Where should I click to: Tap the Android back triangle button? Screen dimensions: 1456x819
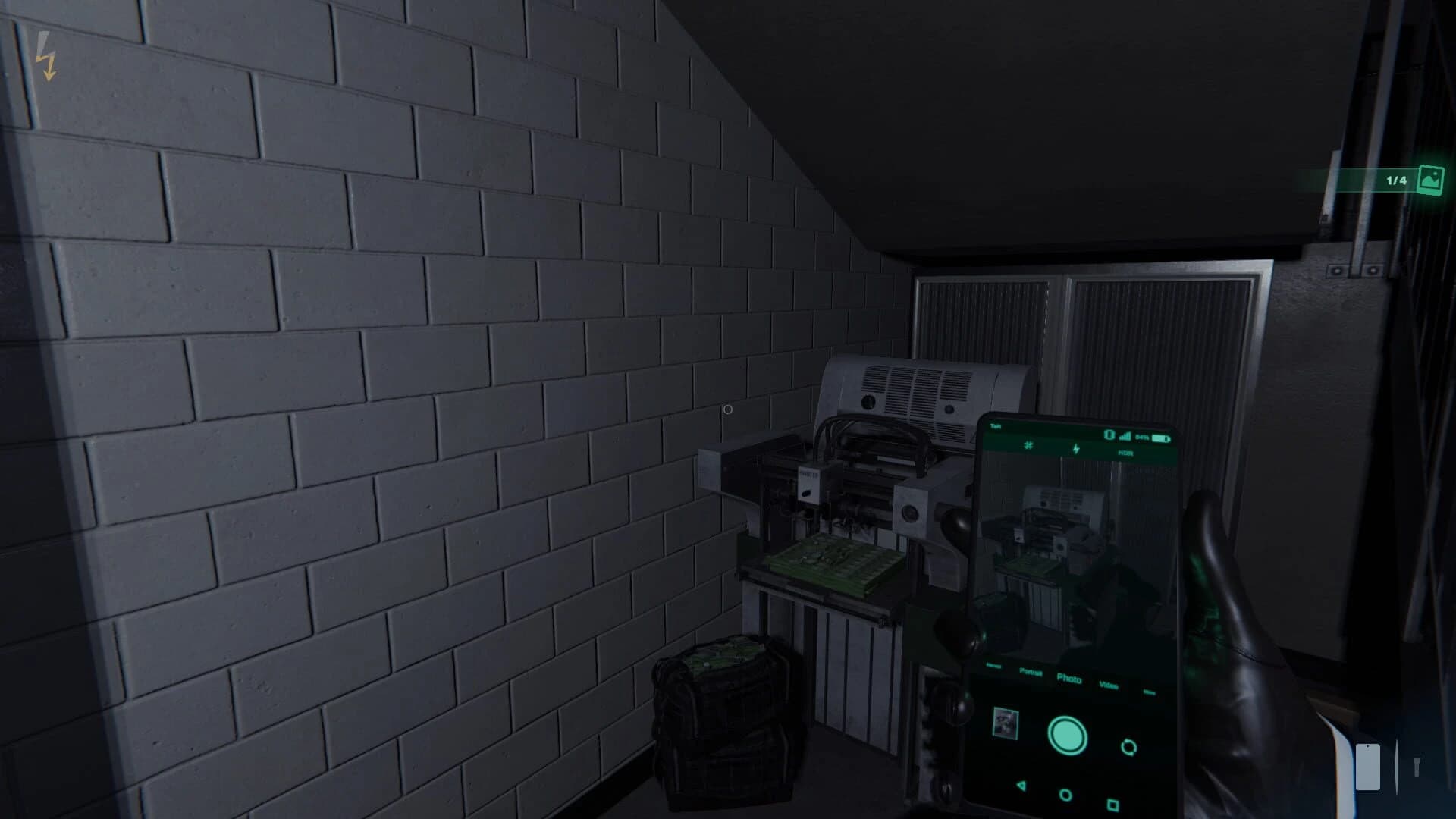click(1021, 786)
